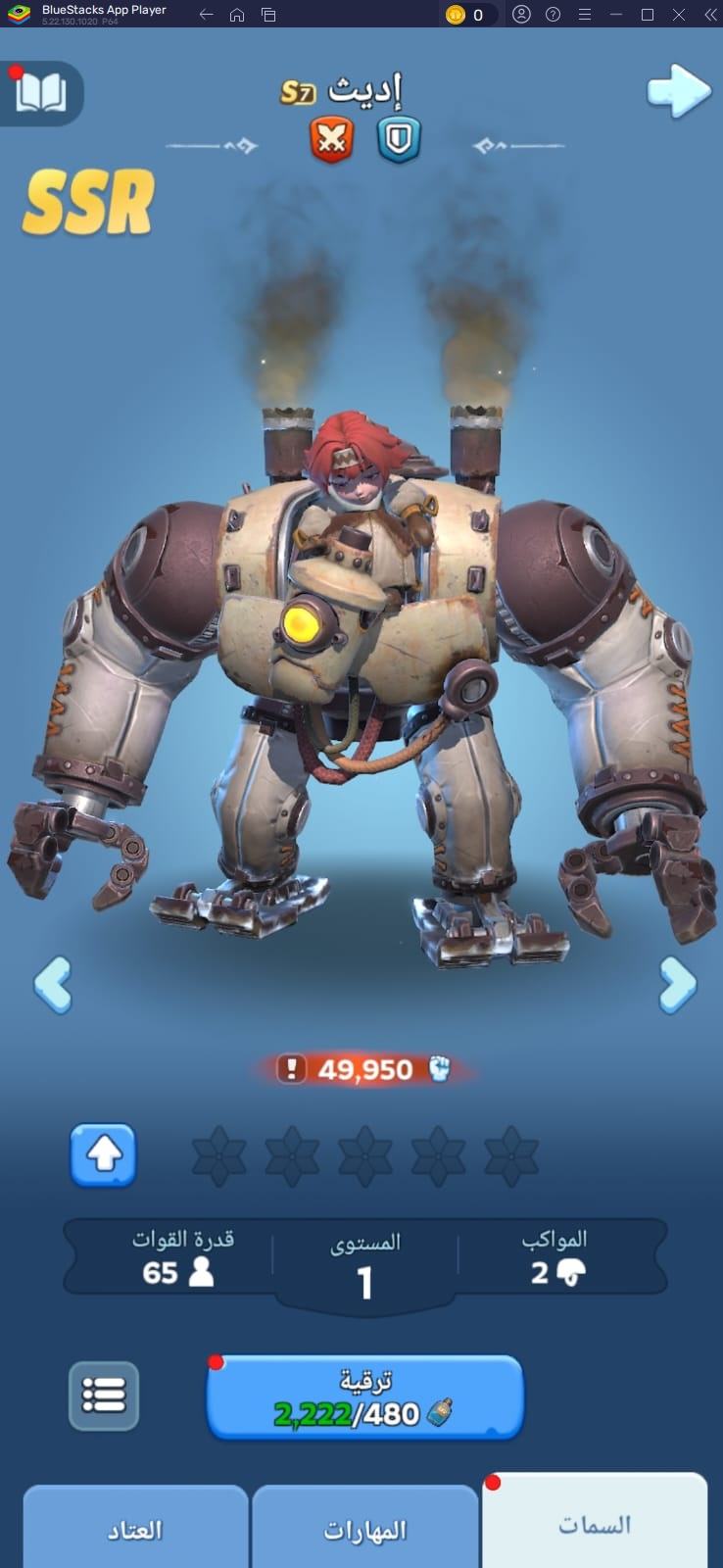
Task: Click the large right arrow at top
Action: click(678, 92)
